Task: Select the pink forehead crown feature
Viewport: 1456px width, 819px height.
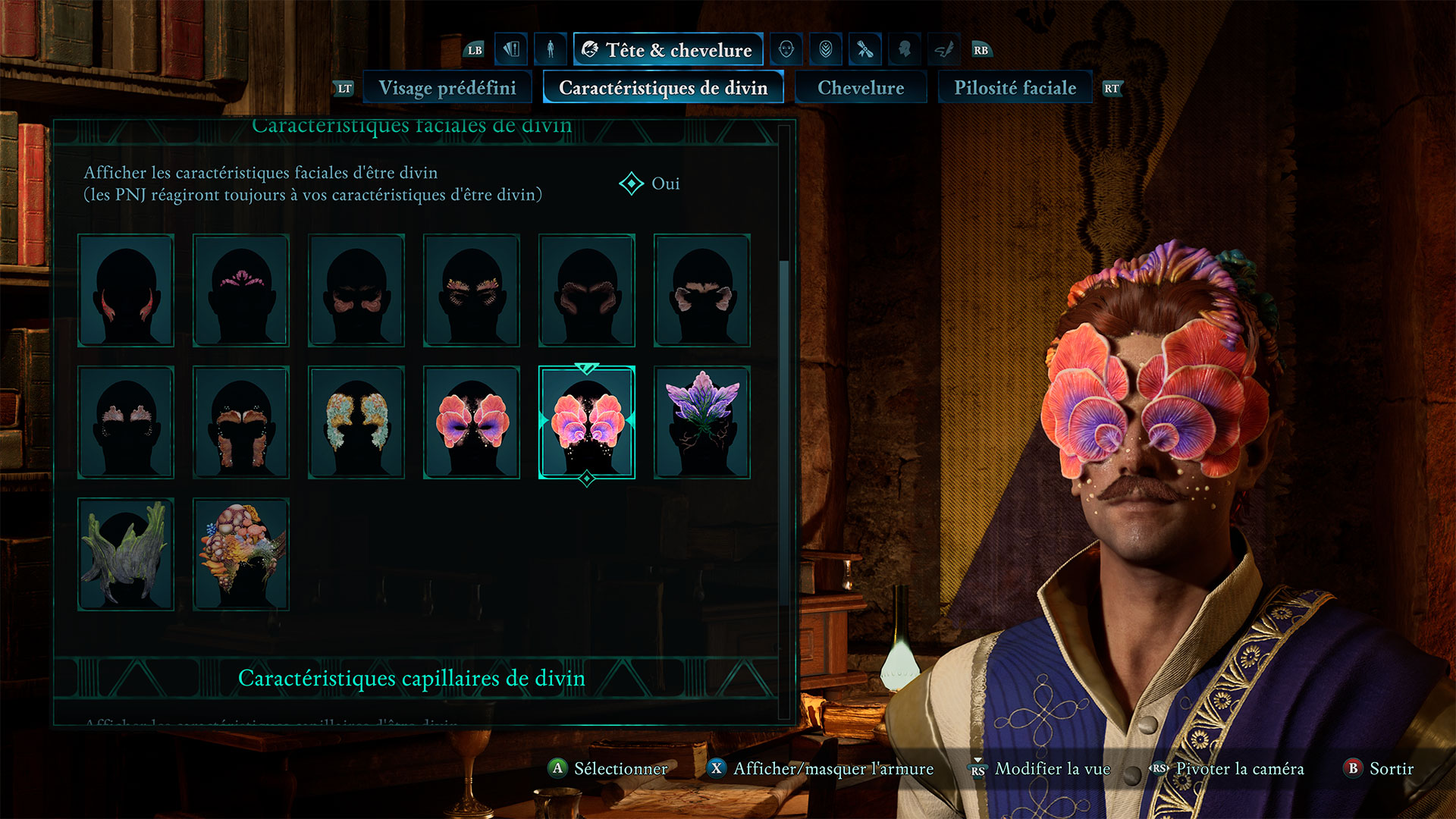Action: coord(241,290)
